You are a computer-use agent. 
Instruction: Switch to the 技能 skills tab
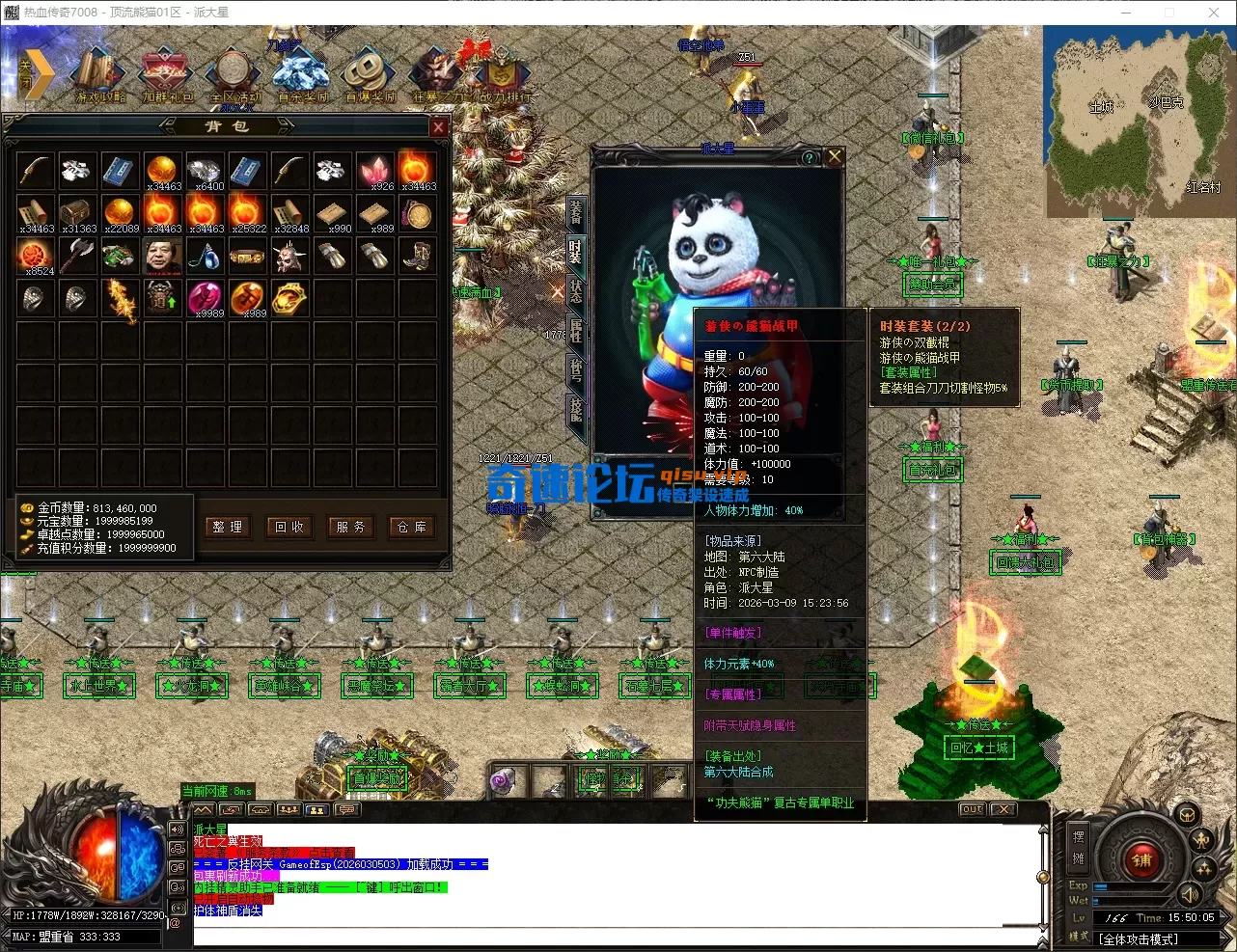point(576,409)
